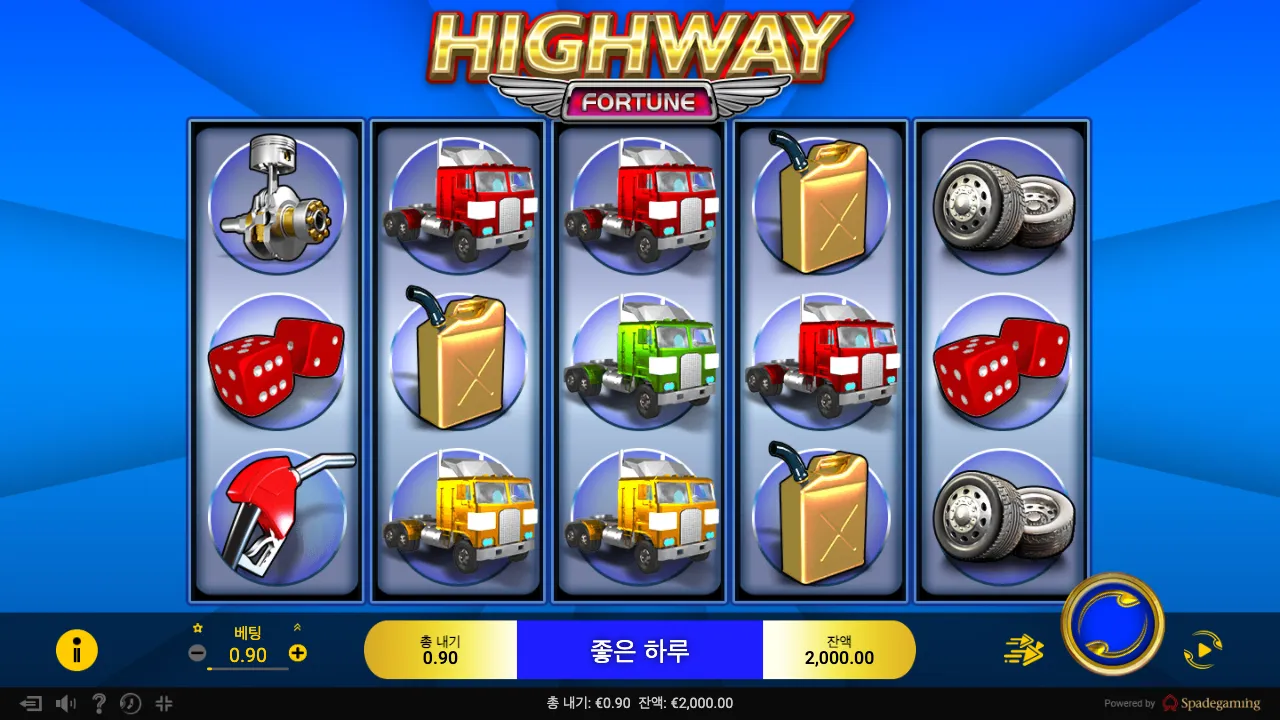
Task: Open the 총 내기 total bet display
Action: pos(441,649)
